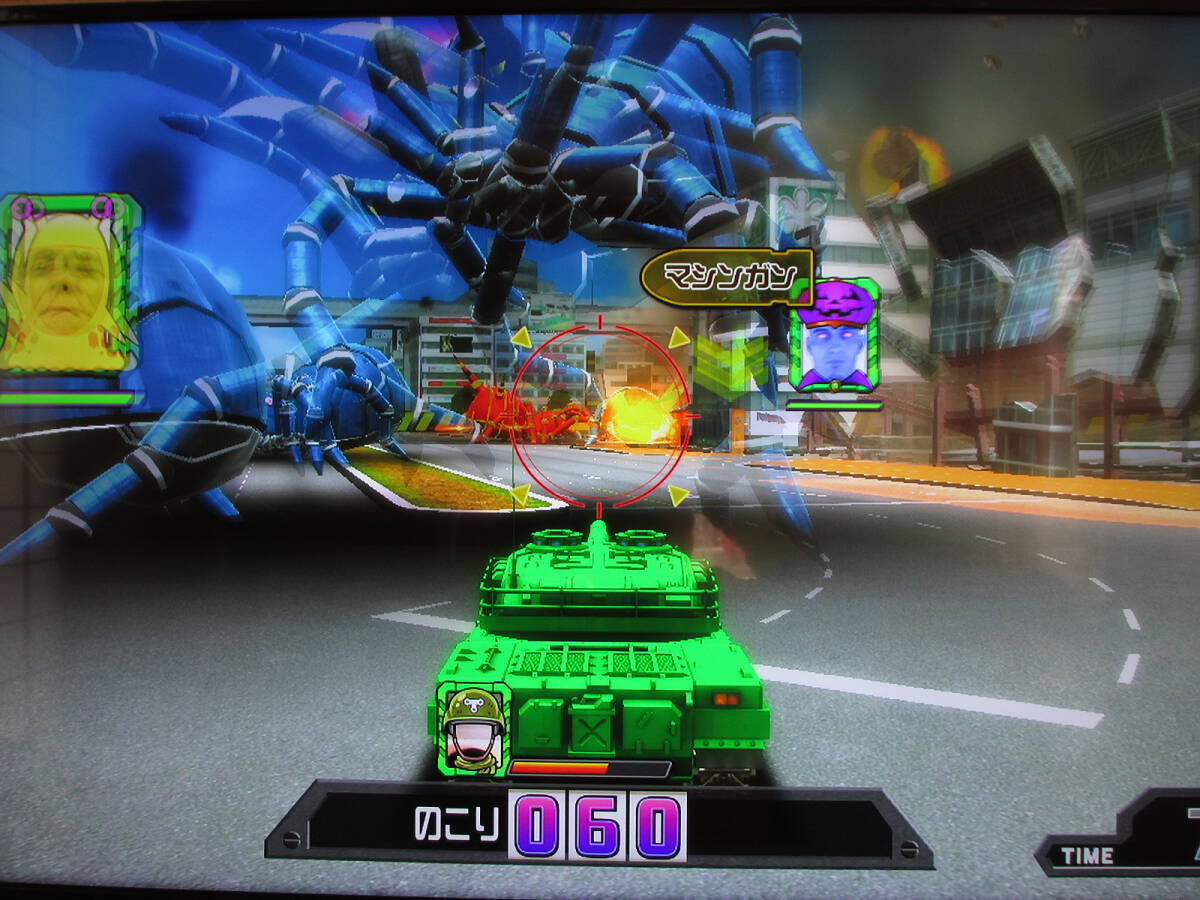Click the blue-faced purple-hat character portrait
This screenshot has height=900, width=1200.
tap(834, 336)
